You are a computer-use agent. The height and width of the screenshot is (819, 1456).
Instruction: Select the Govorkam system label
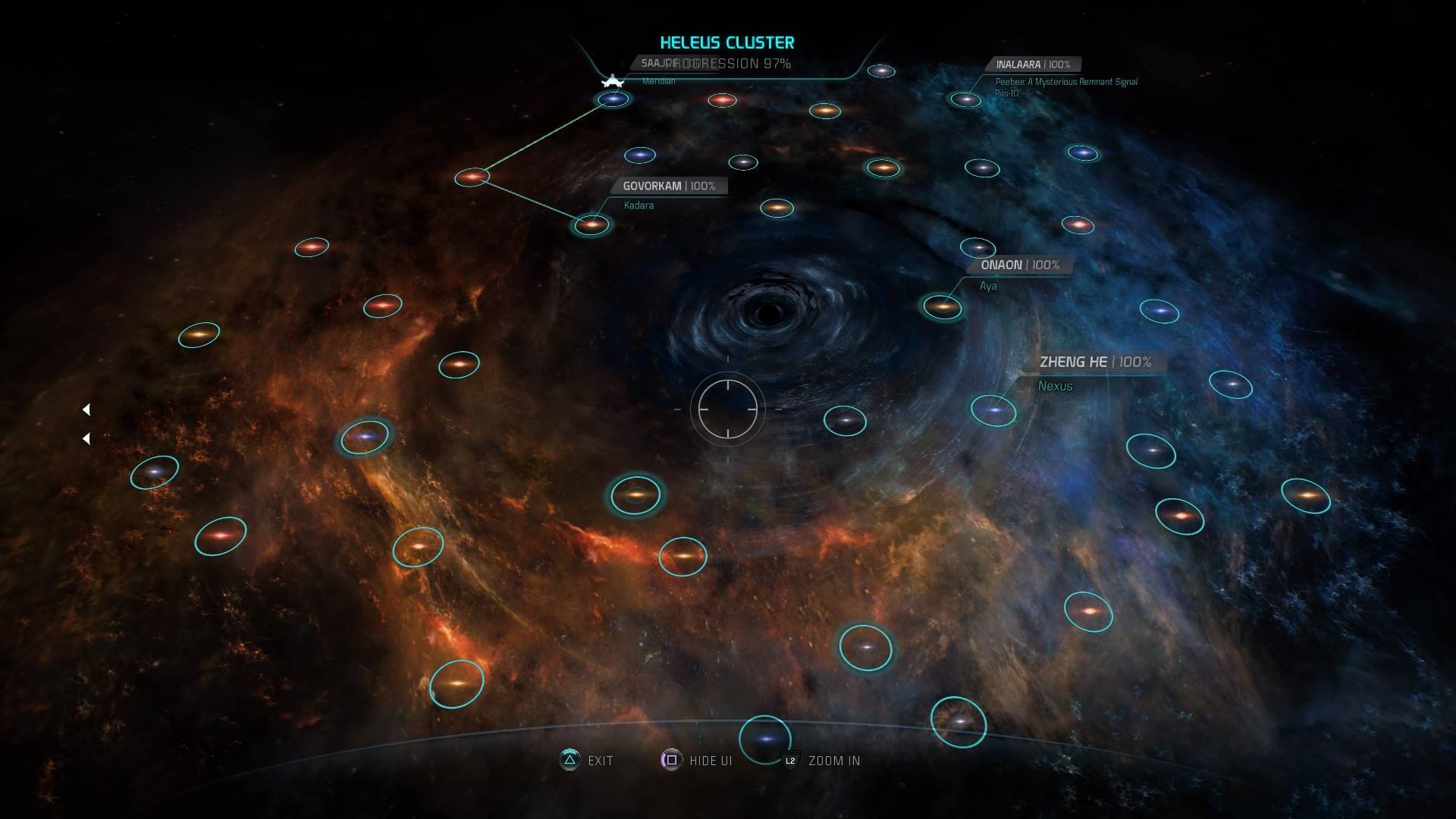pos(669,186)
